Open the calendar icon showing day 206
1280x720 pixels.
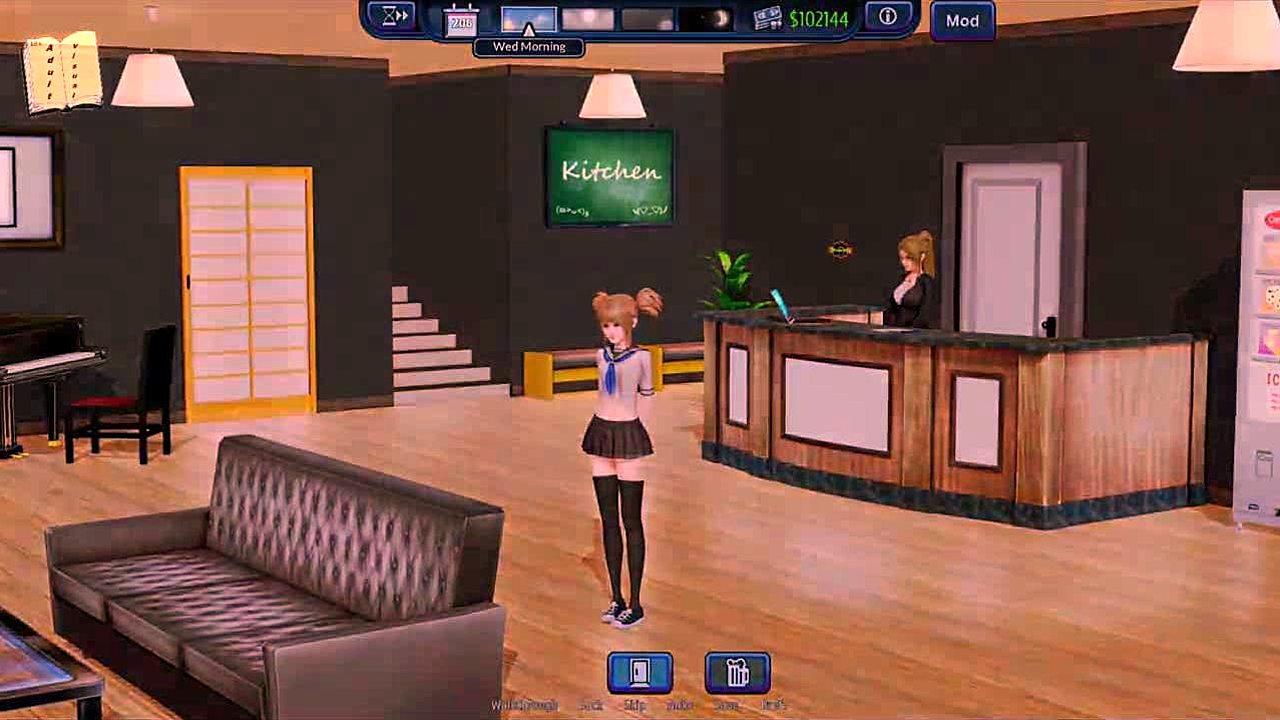tap(461, 20)
